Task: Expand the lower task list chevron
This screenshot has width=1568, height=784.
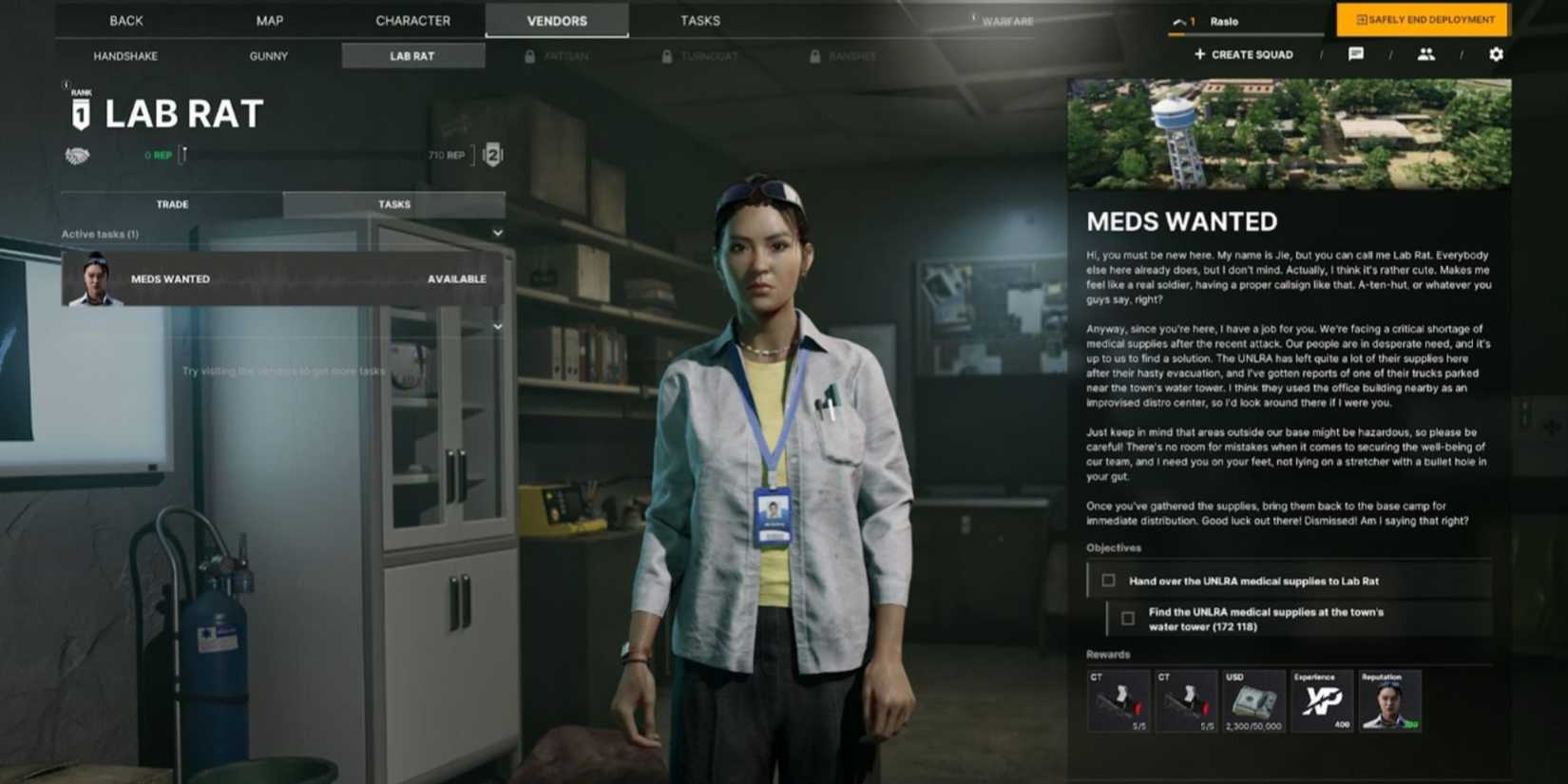Action: click(x=498, y=326)
